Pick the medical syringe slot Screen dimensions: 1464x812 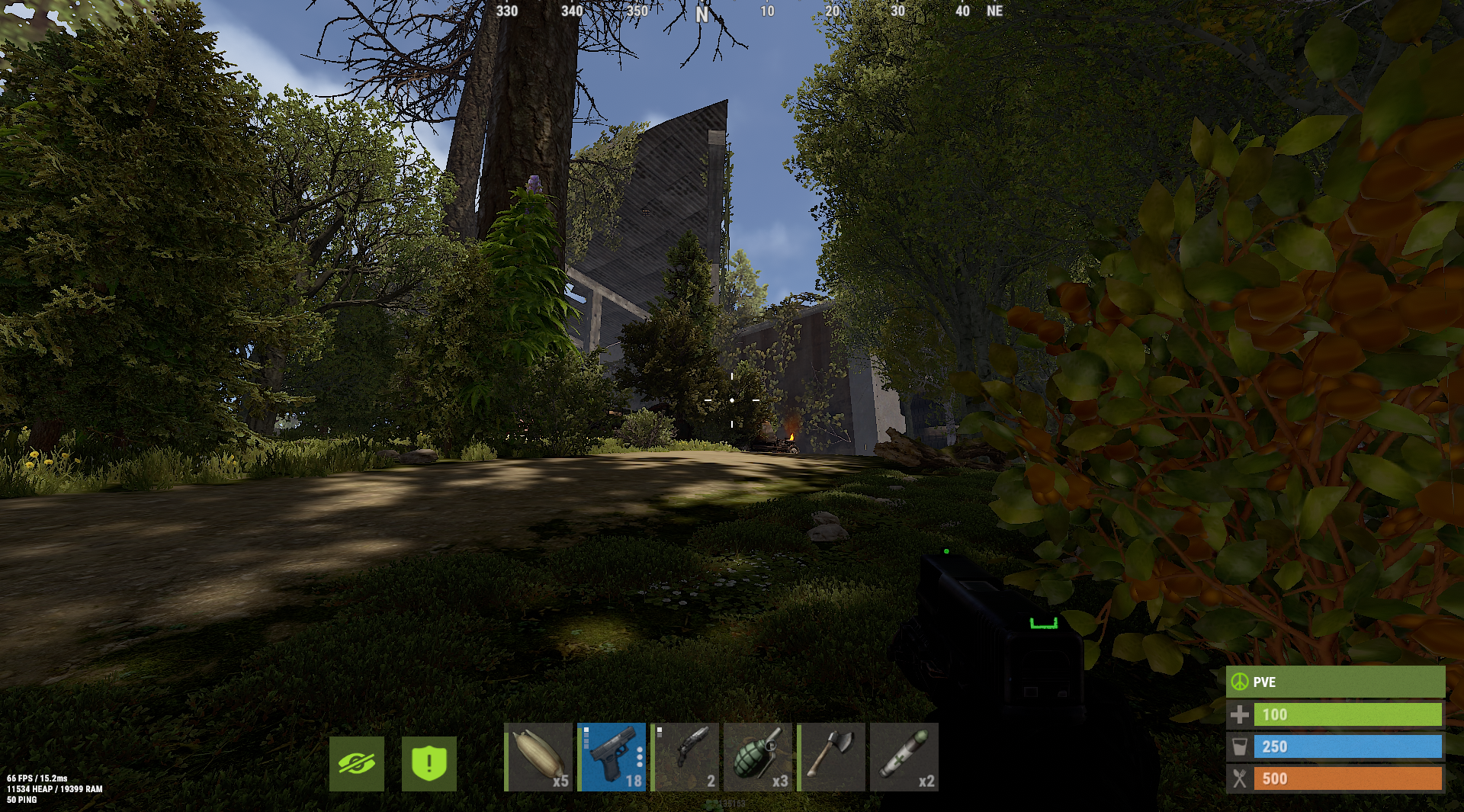click(904, 757)
